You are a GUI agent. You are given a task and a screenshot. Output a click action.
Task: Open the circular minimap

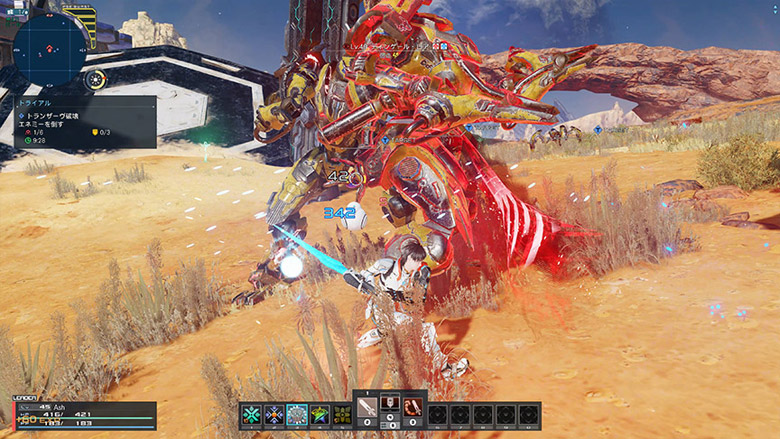pyautogui.click(x=49, y=45)
